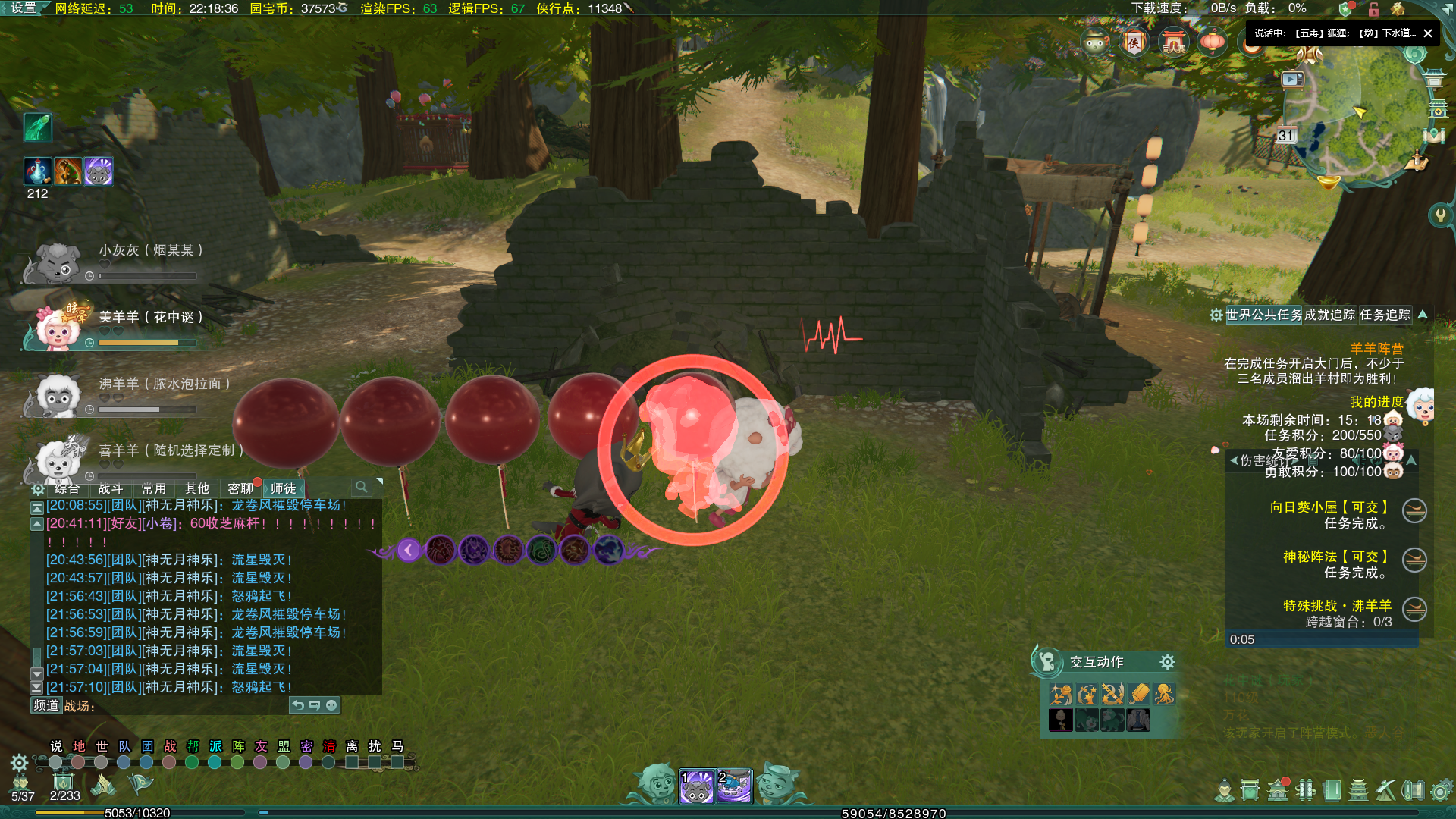Switch to the 成就追踪 tab

point(1329,315)
